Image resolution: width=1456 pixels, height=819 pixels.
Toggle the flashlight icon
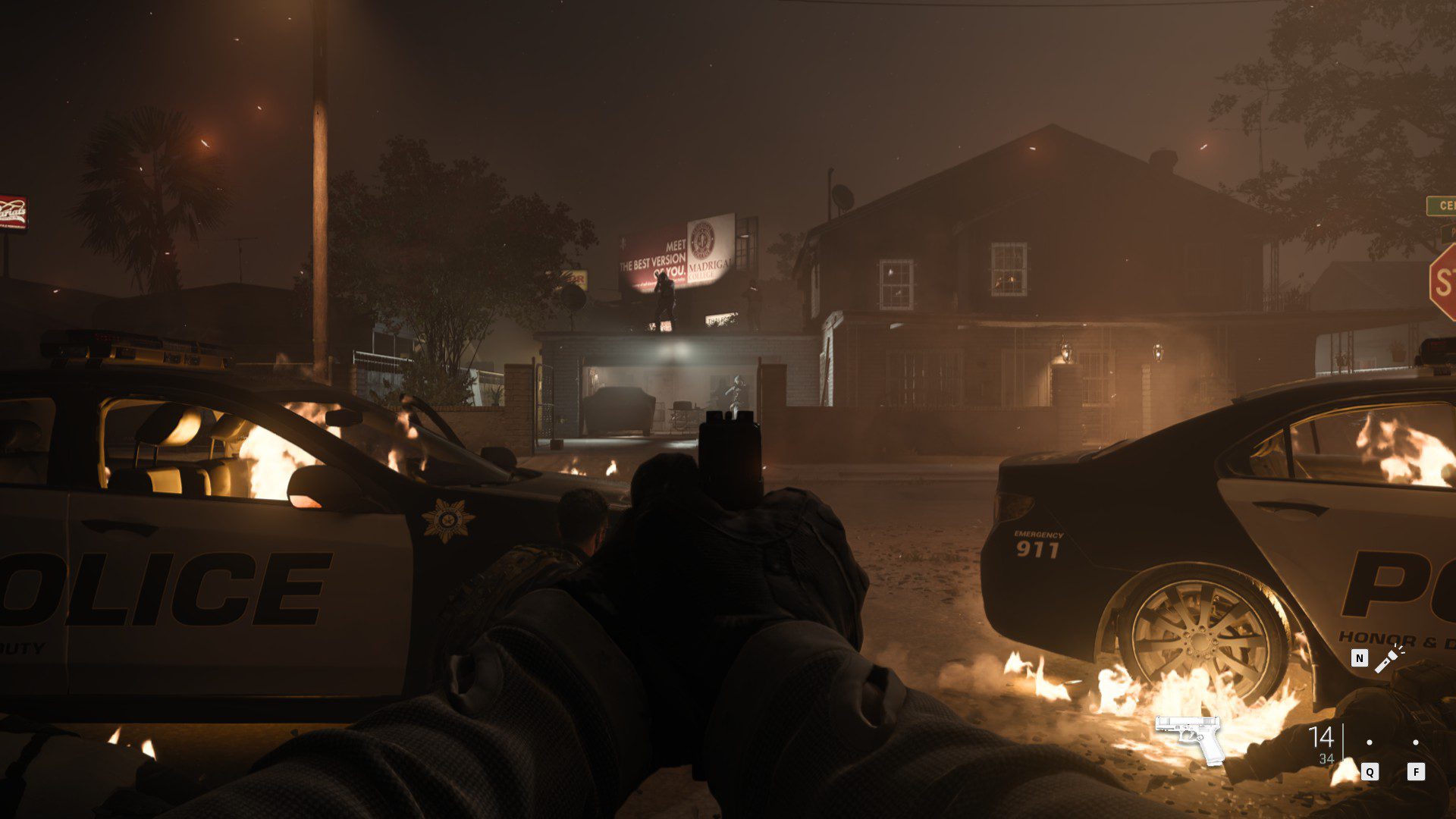1390,657
